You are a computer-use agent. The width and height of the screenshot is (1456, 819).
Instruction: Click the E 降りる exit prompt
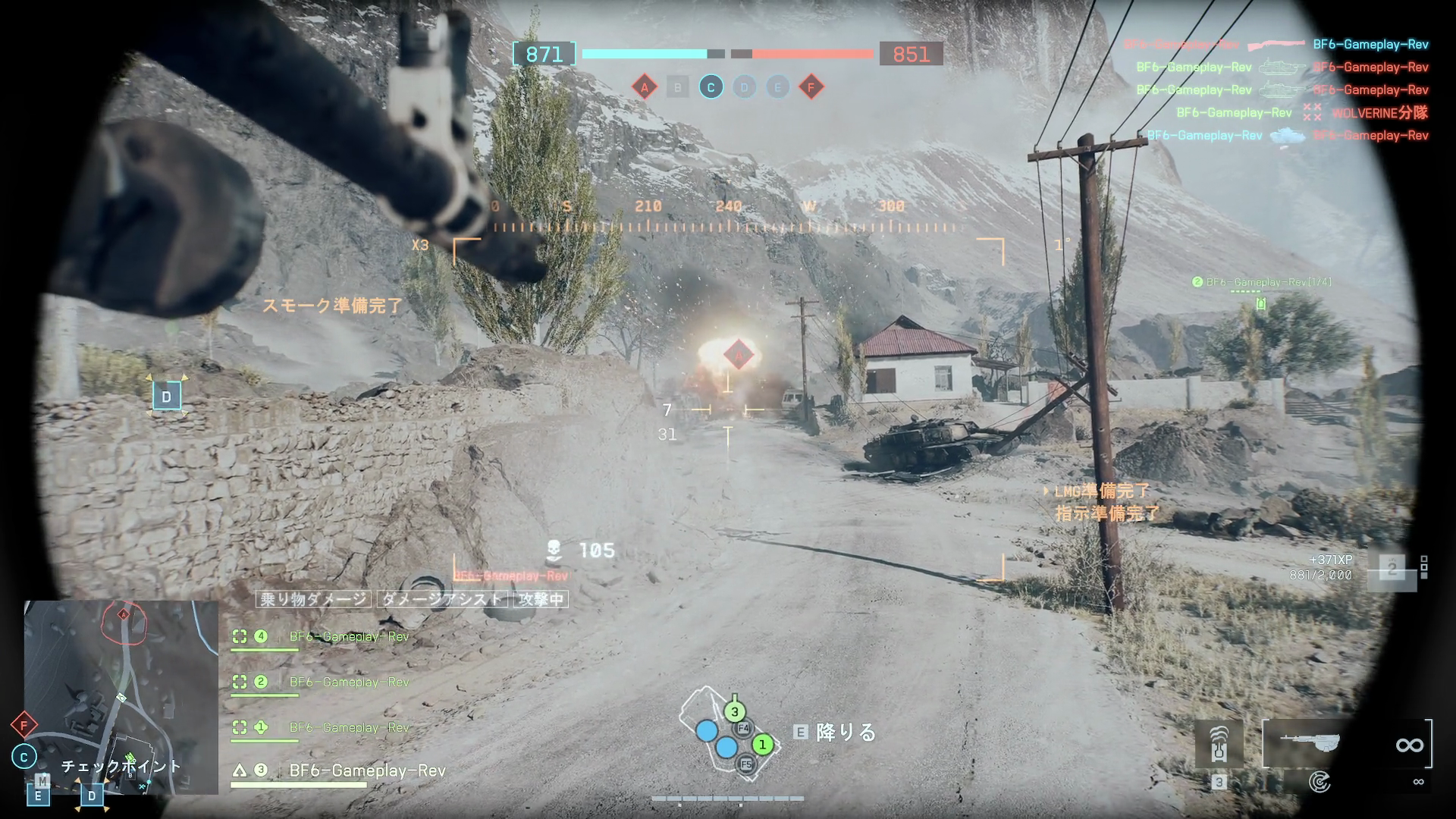pyautogui.click(x=833, y=733)
